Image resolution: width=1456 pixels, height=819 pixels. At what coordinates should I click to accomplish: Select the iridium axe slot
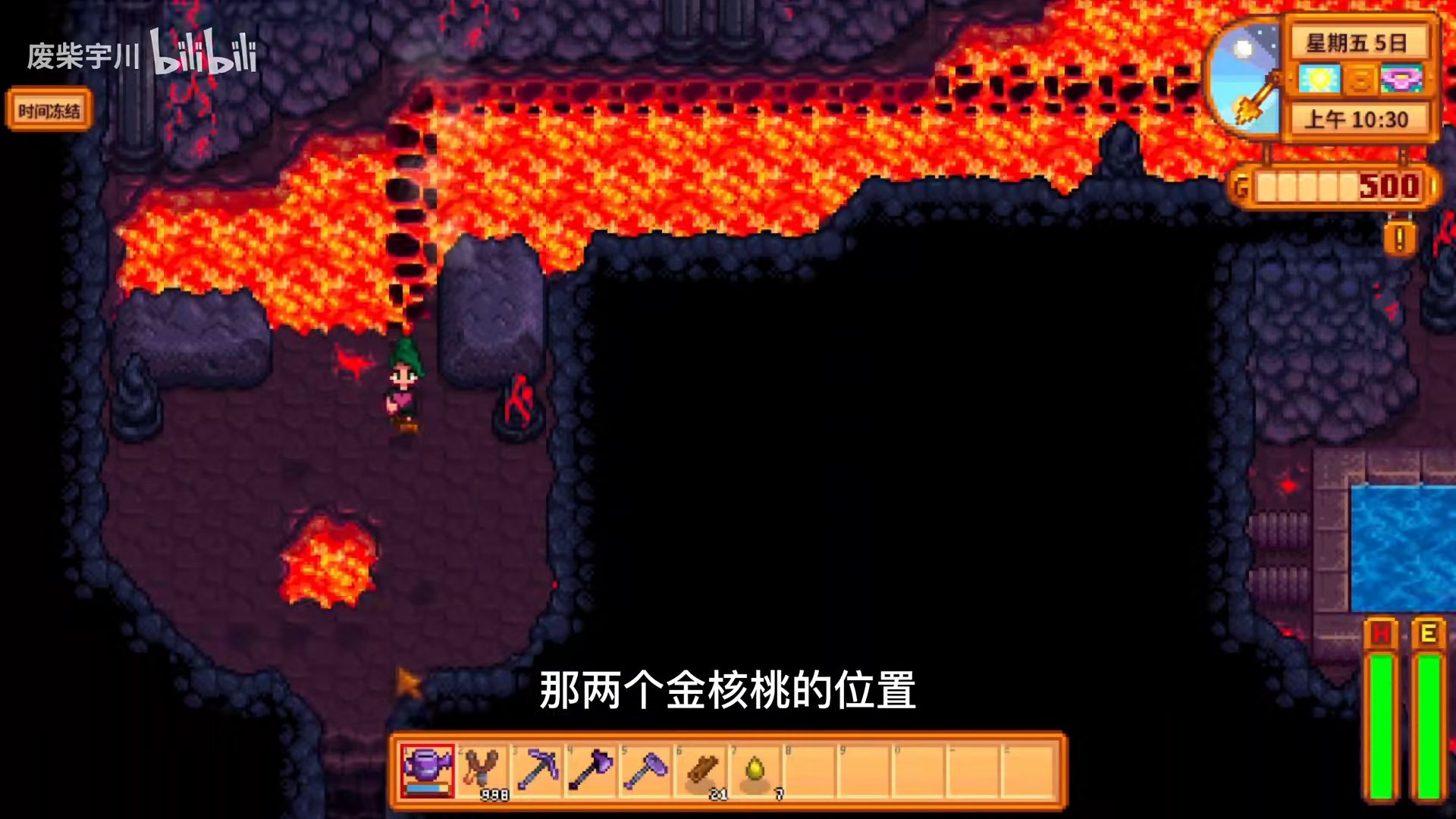point(591,770)
